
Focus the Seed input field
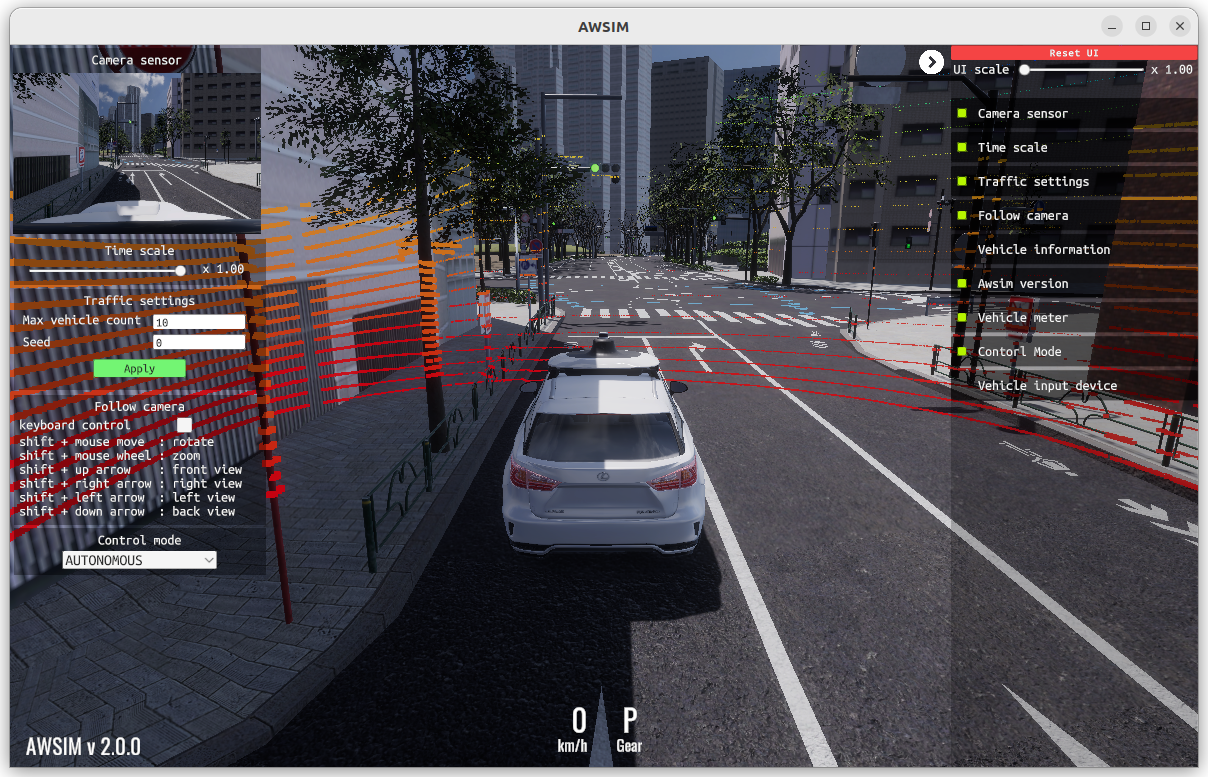pos(199,342)
